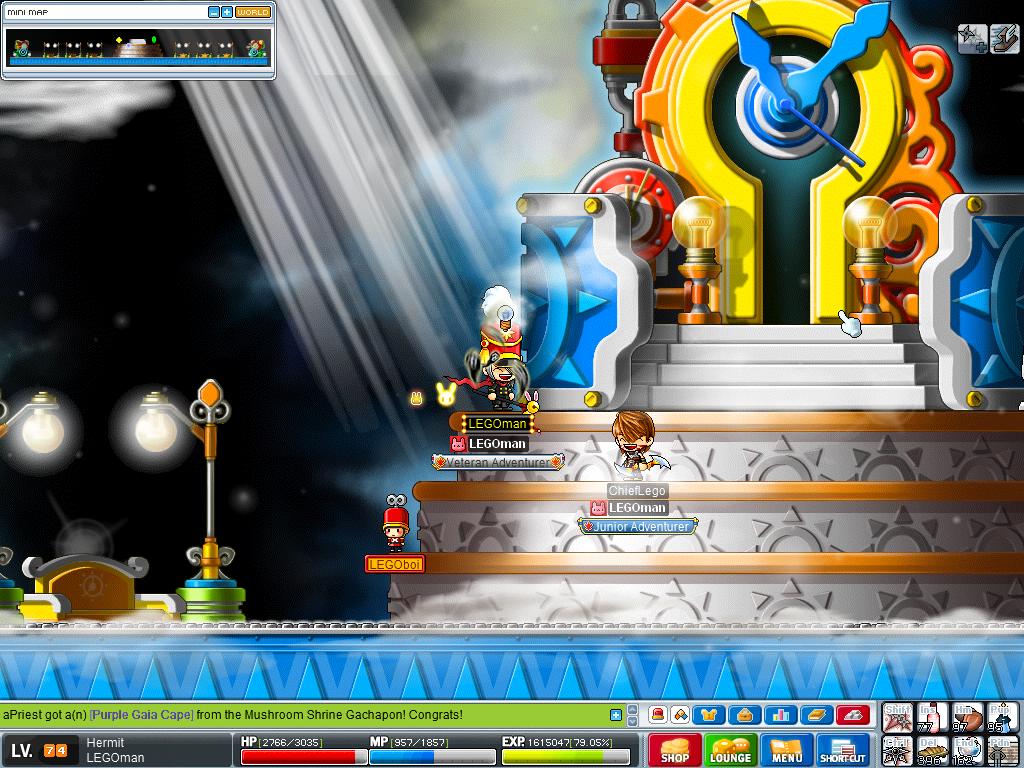Use the Ins potion bottle quickslot

tap(931, 717)
